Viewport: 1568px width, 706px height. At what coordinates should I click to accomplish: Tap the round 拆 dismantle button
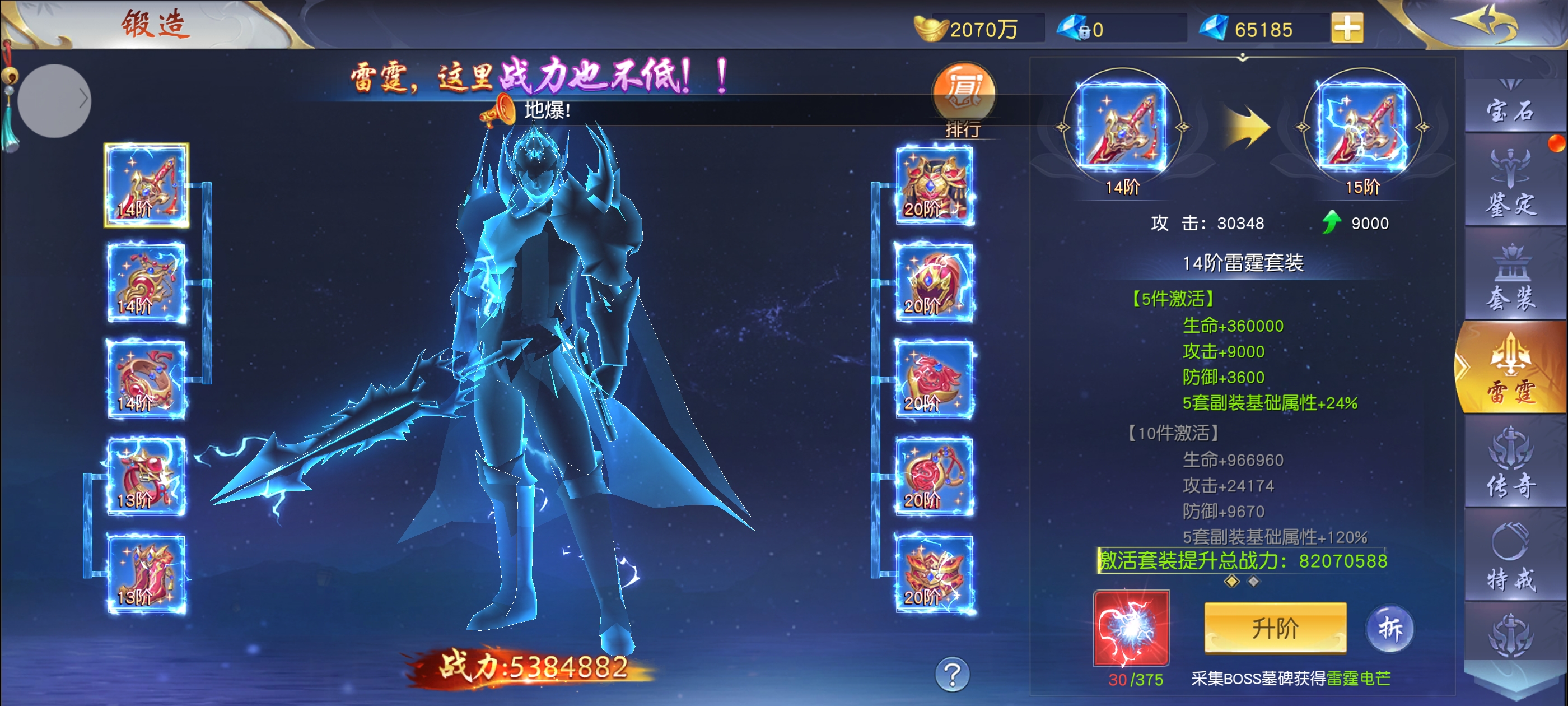(1390, 628)
